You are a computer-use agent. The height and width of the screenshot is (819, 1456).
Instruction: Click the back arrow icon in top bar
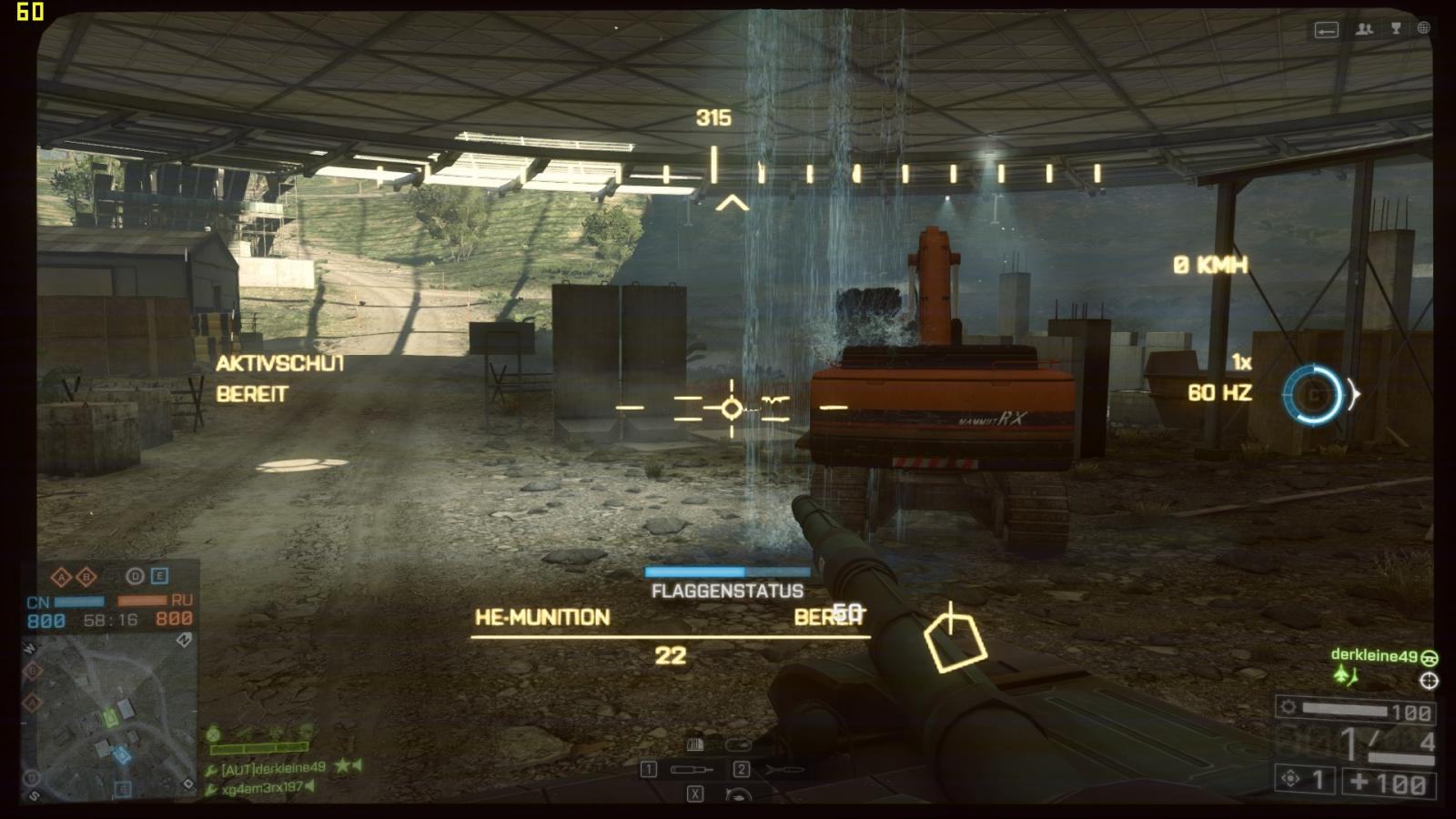[x=1326, y=31]
